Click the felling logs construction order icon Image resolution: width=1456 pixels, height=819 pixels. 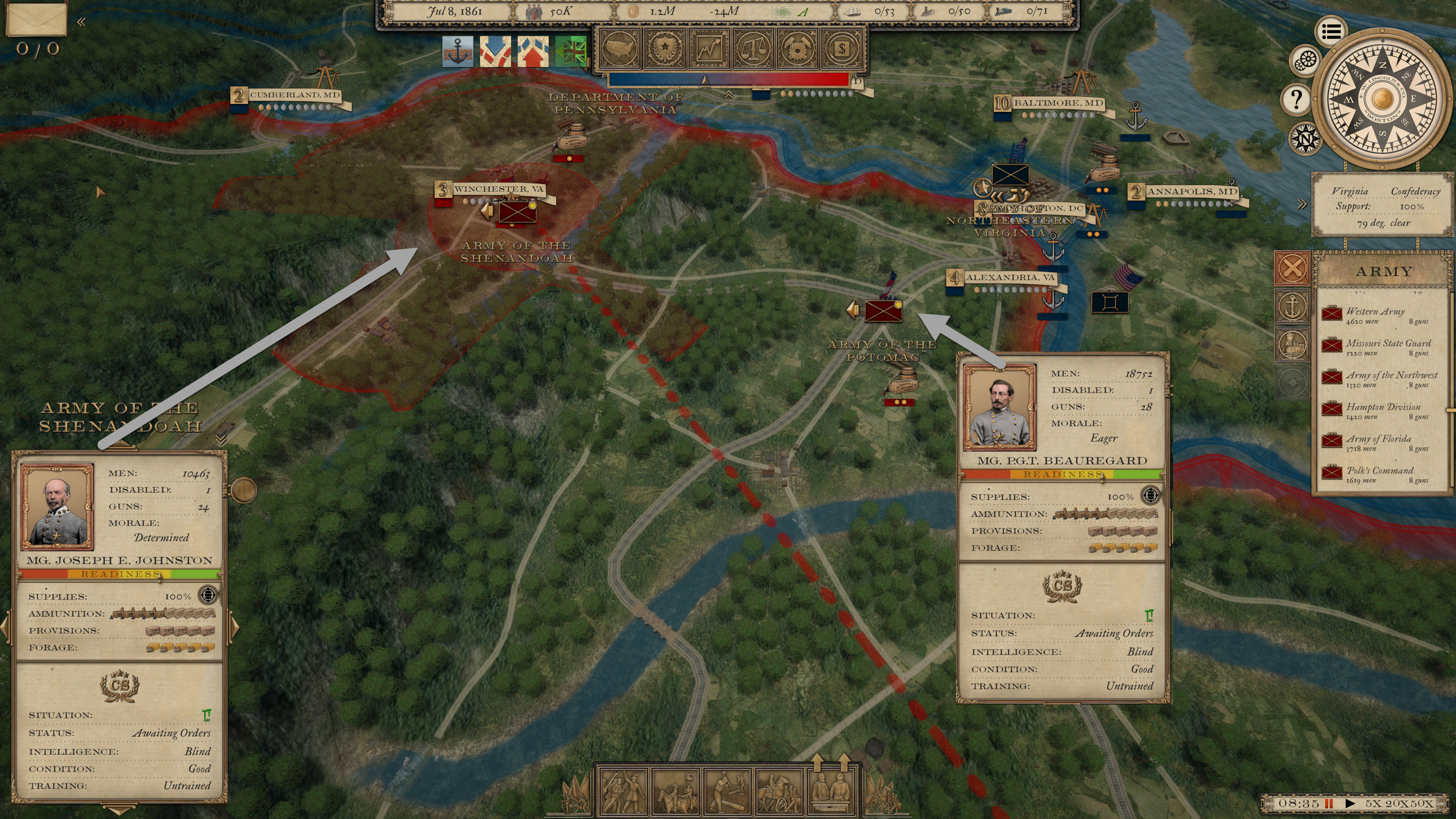pos(728,791)
